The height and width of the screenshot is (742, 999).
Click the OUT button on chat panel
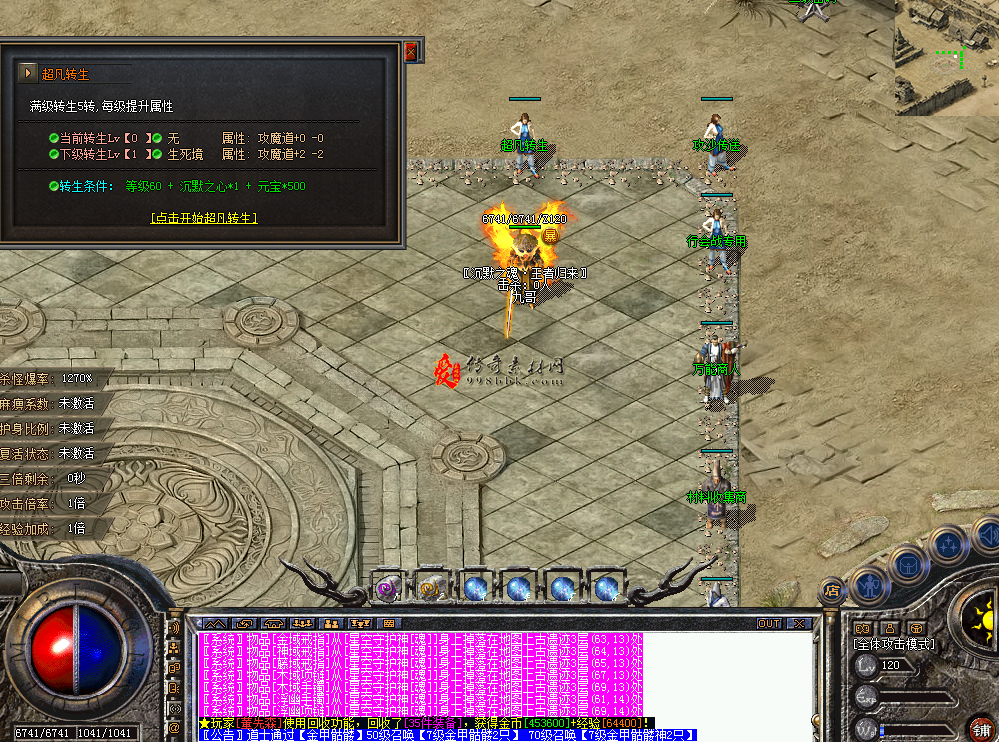click(x=768, y=623)
